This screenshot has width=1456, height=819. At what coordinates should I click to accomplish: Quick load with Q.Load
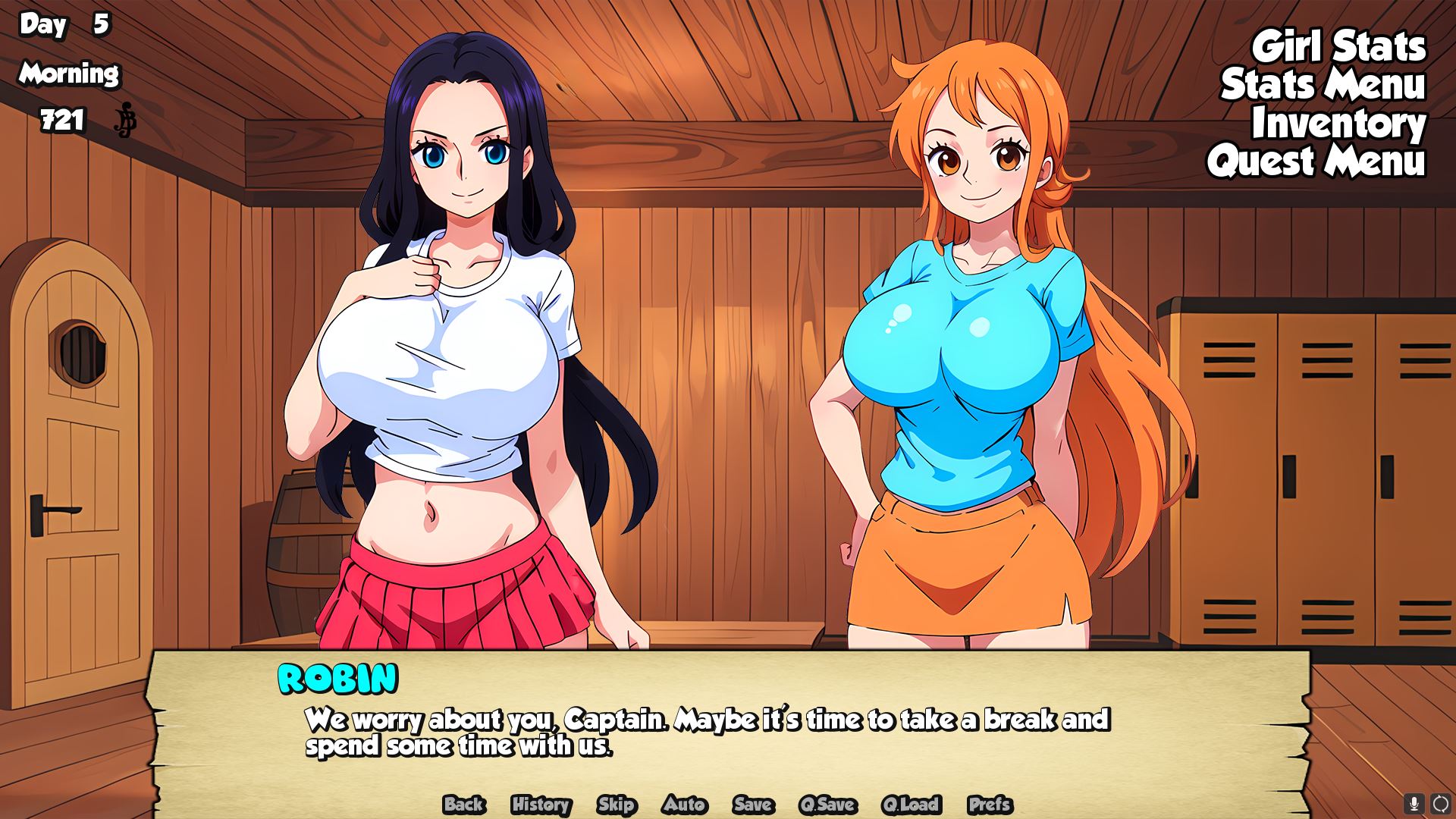(x=911, y=805)
